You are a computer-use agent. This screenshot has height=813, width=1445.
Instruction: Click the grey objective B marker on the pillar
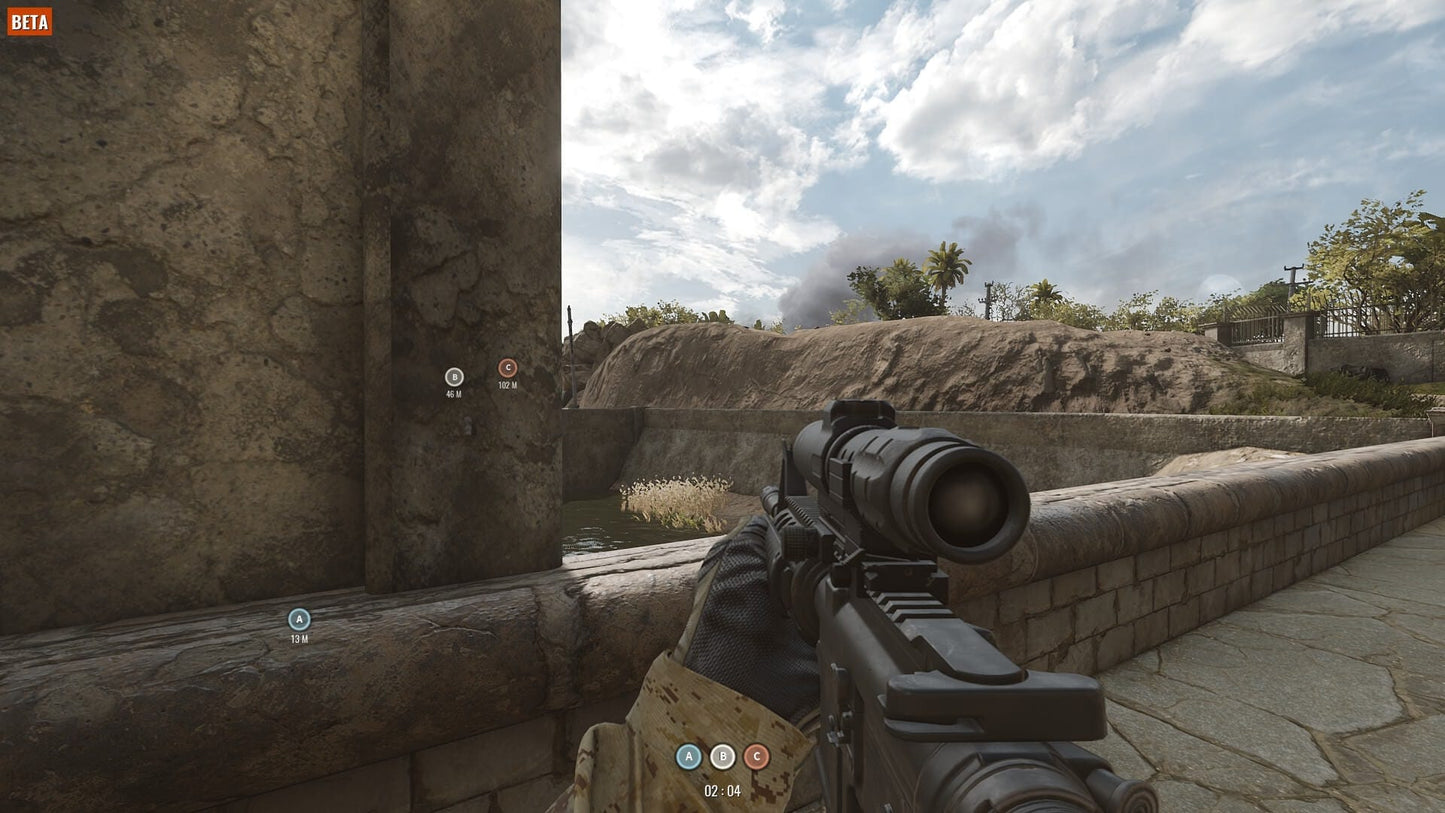point(454,377)
